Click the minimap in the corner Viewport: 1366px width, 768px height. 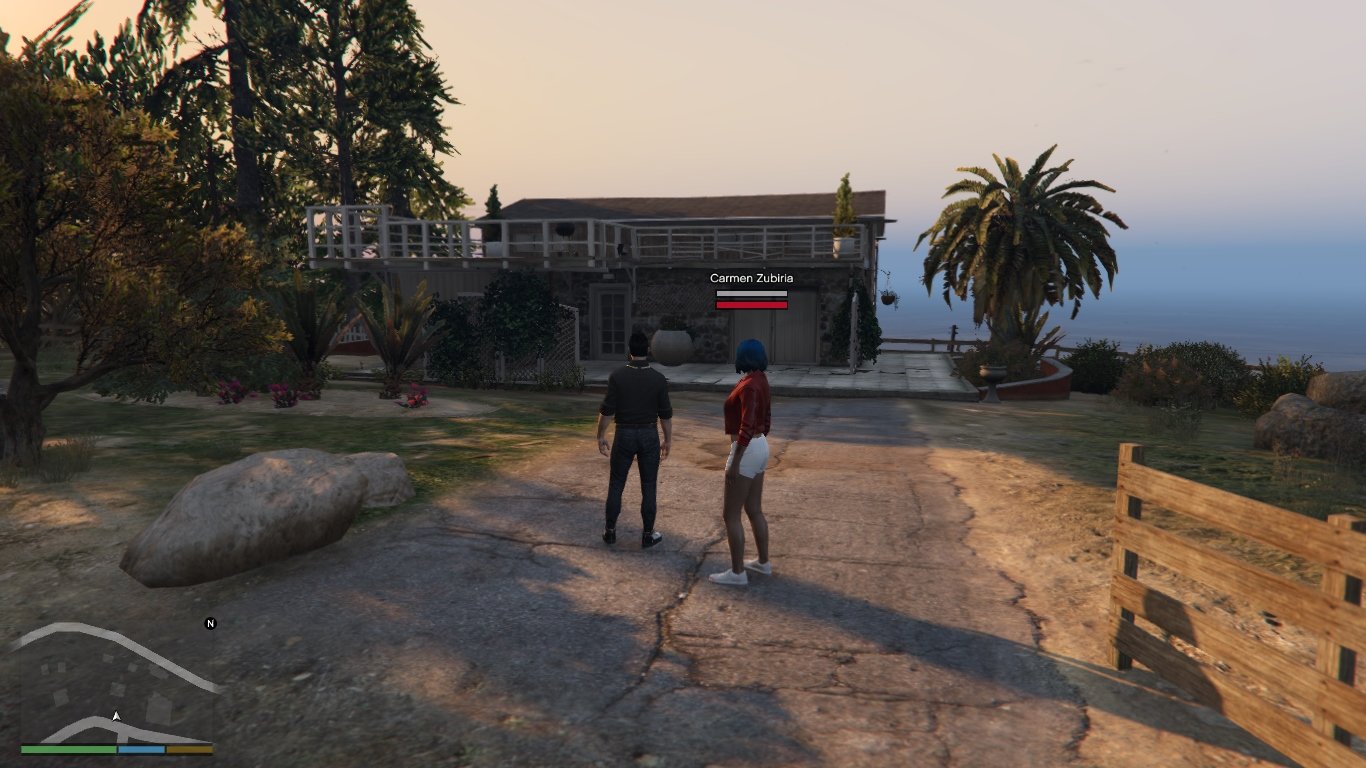(117, 684)
